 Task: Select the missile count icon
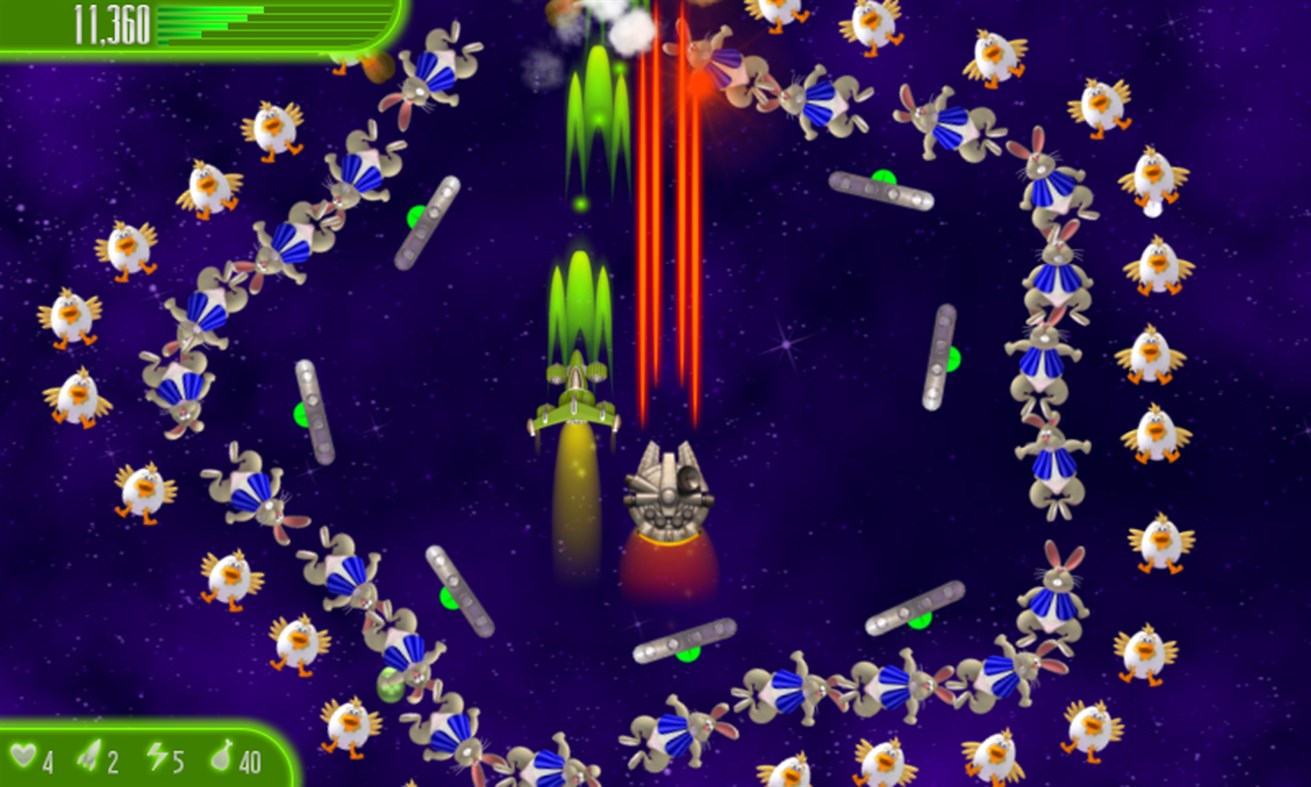pos(91,759)
